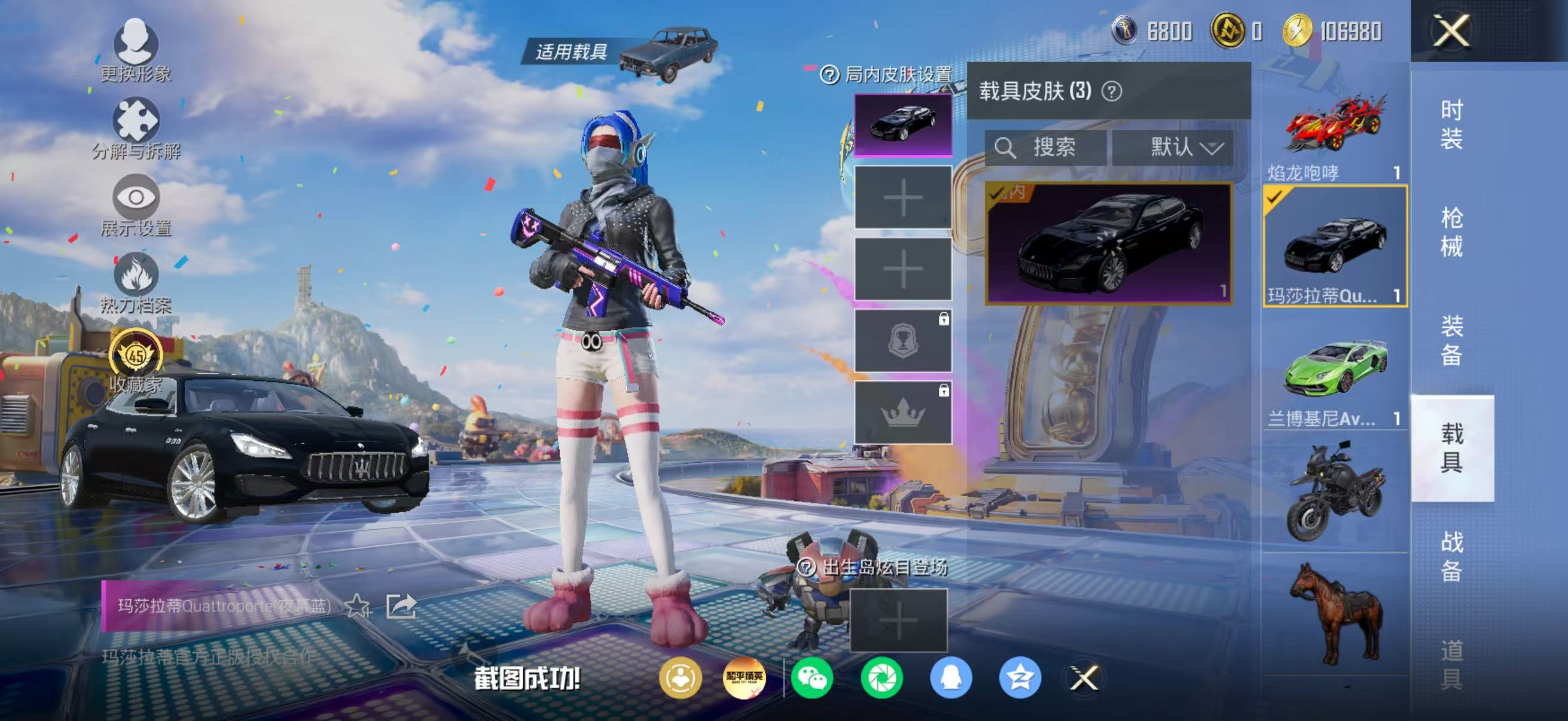The image size is (1568, 721).
Task: Share screenshot via QQ penguin icon
Action: pos(950,678)
